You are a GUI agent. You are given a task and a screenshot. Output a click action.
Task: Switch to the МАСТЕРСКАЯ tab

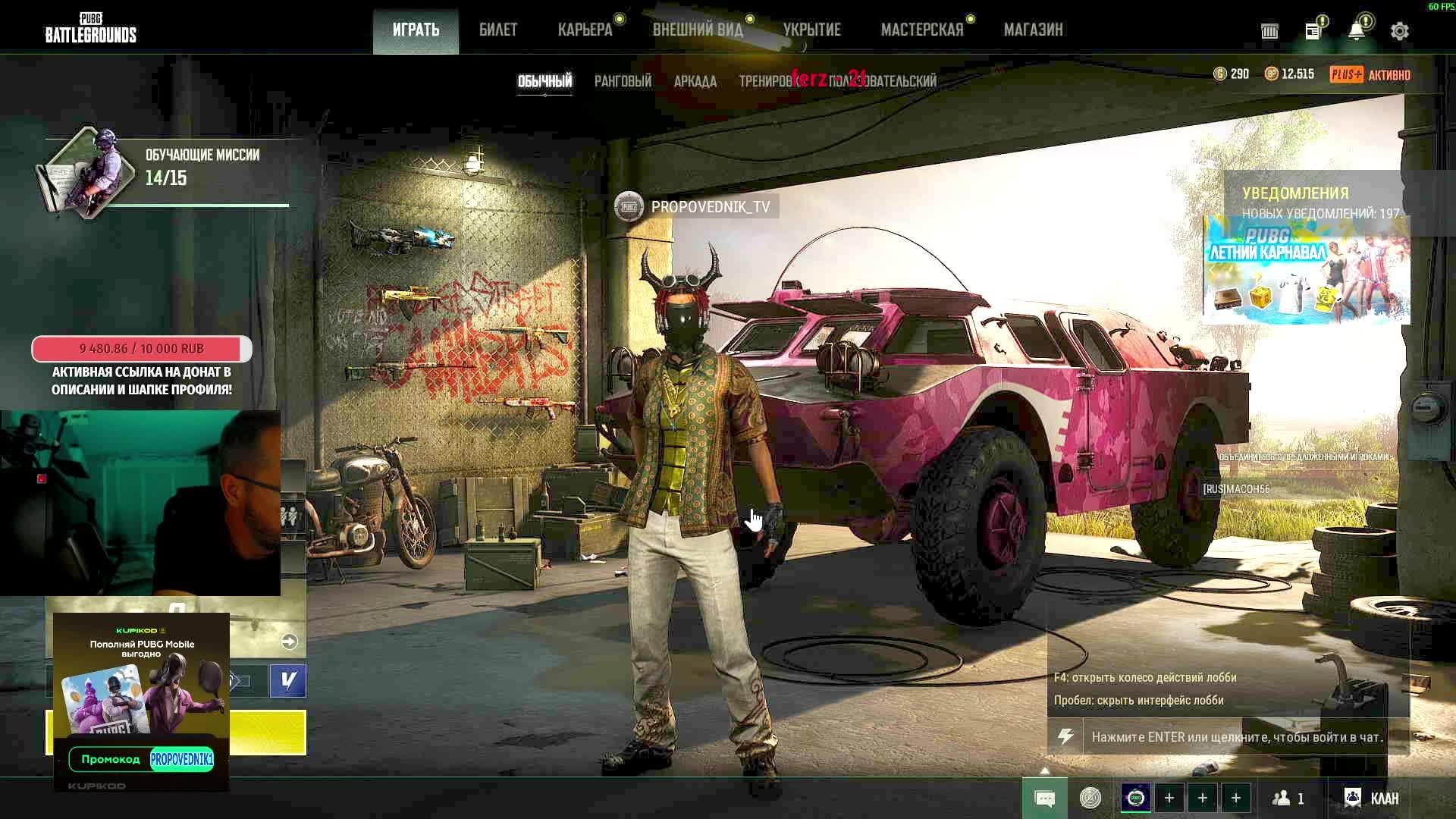click(922, 30)
